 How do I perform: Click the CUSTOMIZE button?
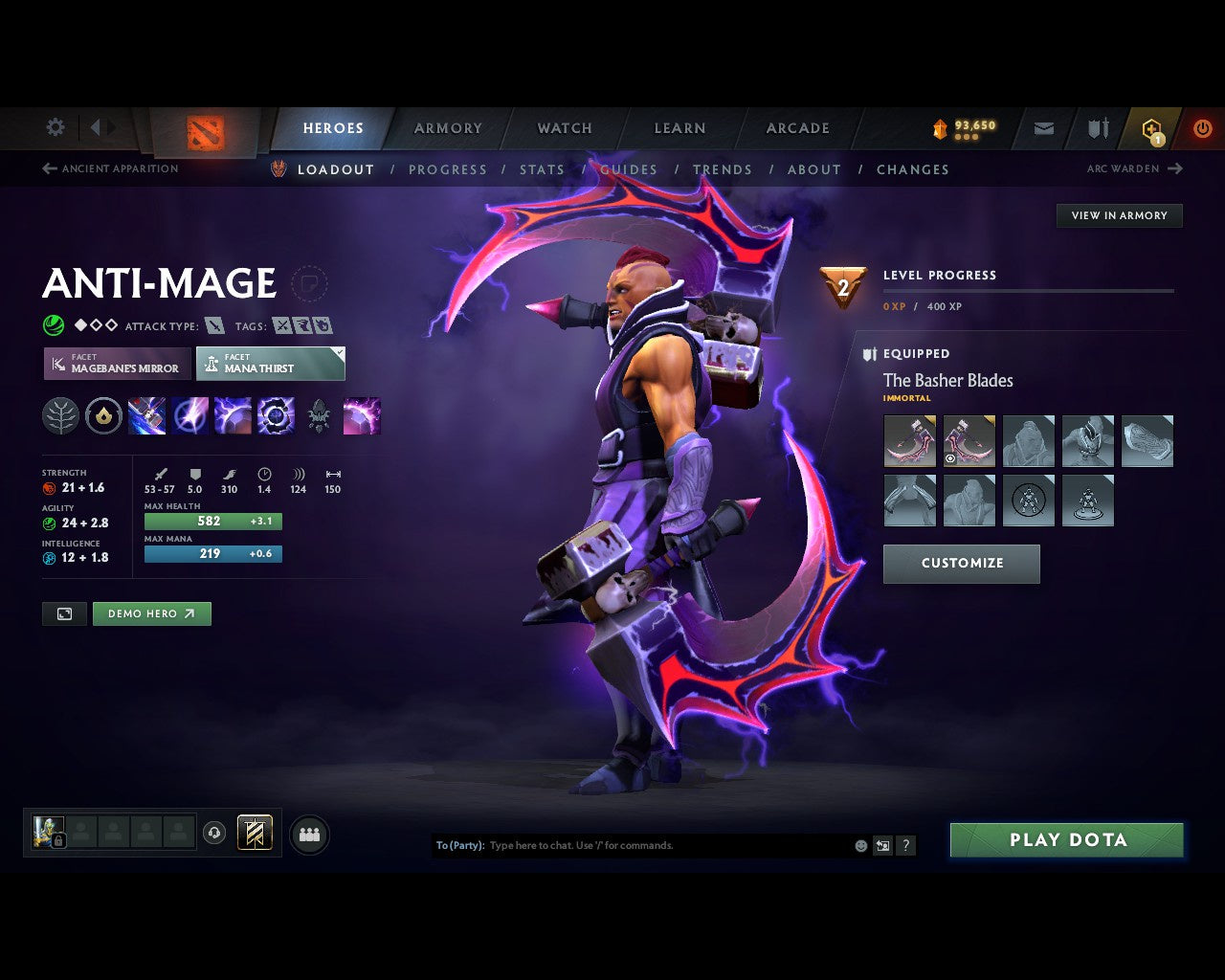point(961,564)
